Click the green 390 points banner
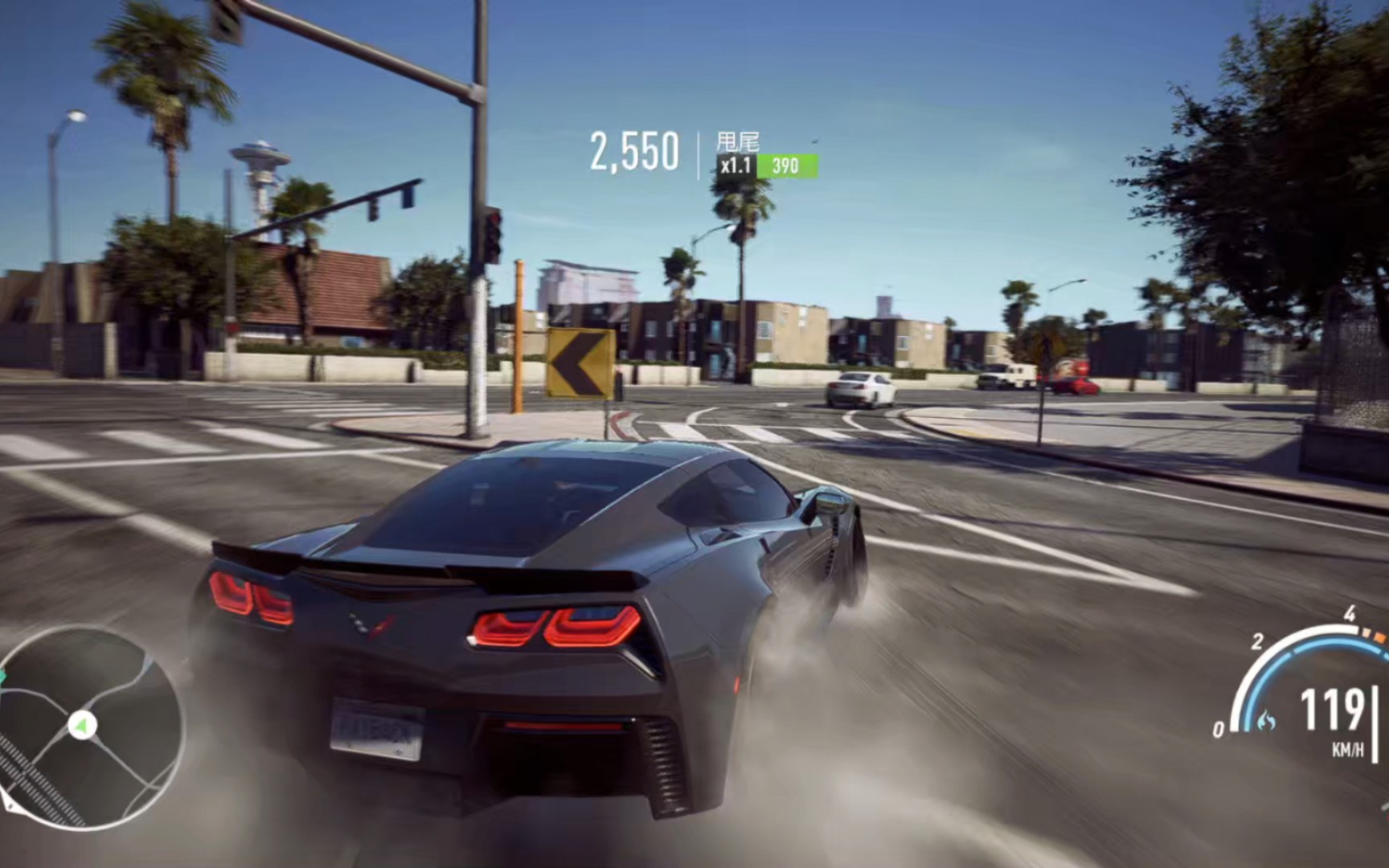The height and width of the screenshot is (868, 1389). point(785,166)
